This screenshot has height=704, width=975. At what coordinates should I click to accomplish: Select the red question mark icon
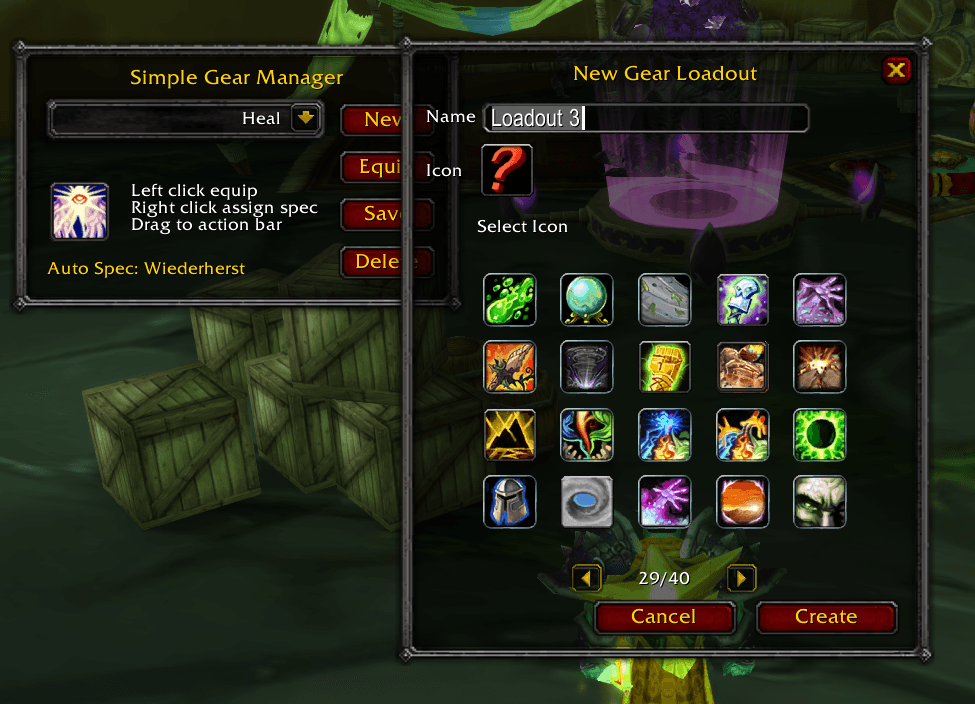click(x=507, y=170)
